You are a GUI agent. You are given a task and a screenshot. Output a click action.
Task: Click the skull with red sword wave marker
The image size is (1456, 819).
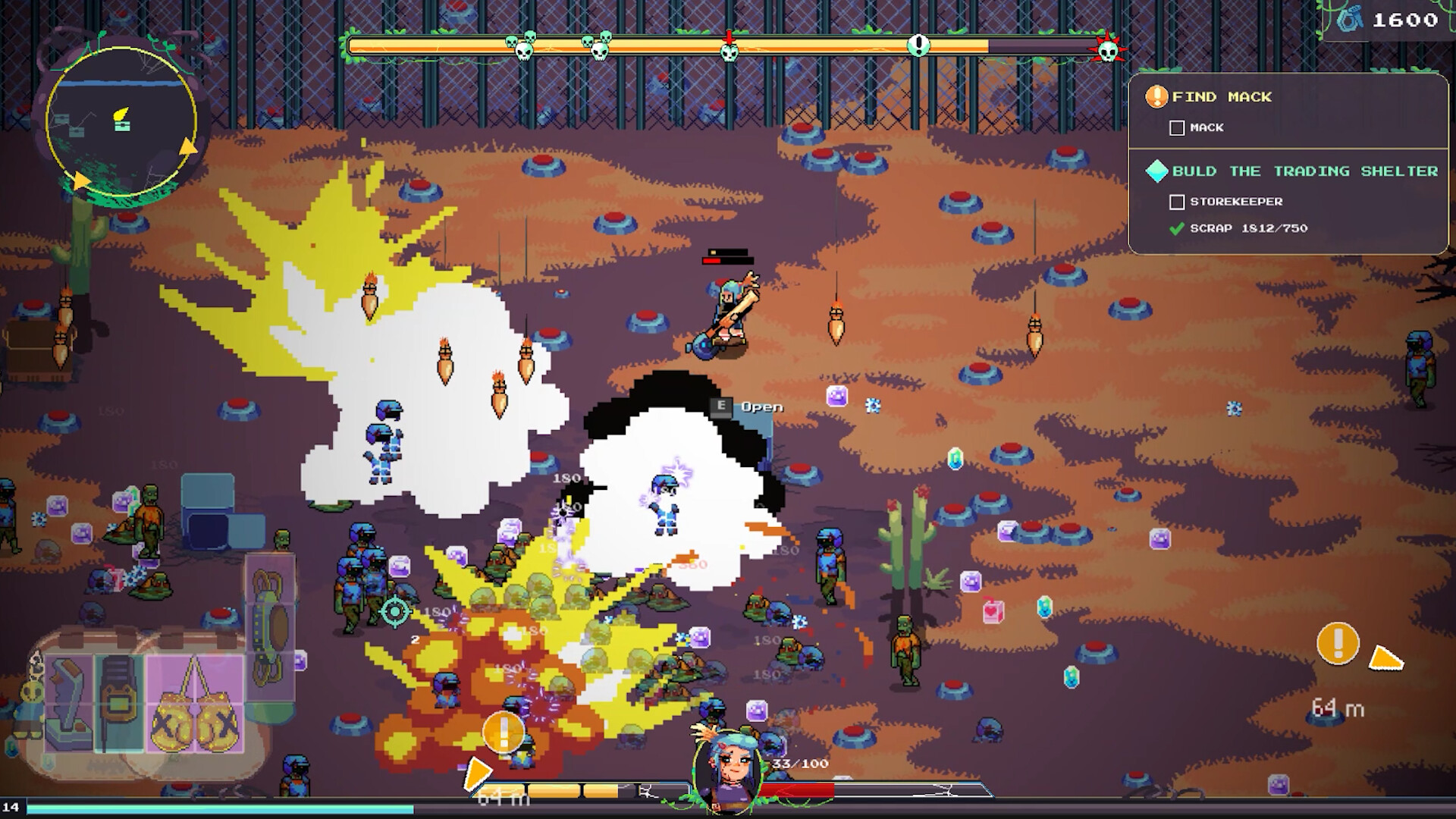pos(729,49)
